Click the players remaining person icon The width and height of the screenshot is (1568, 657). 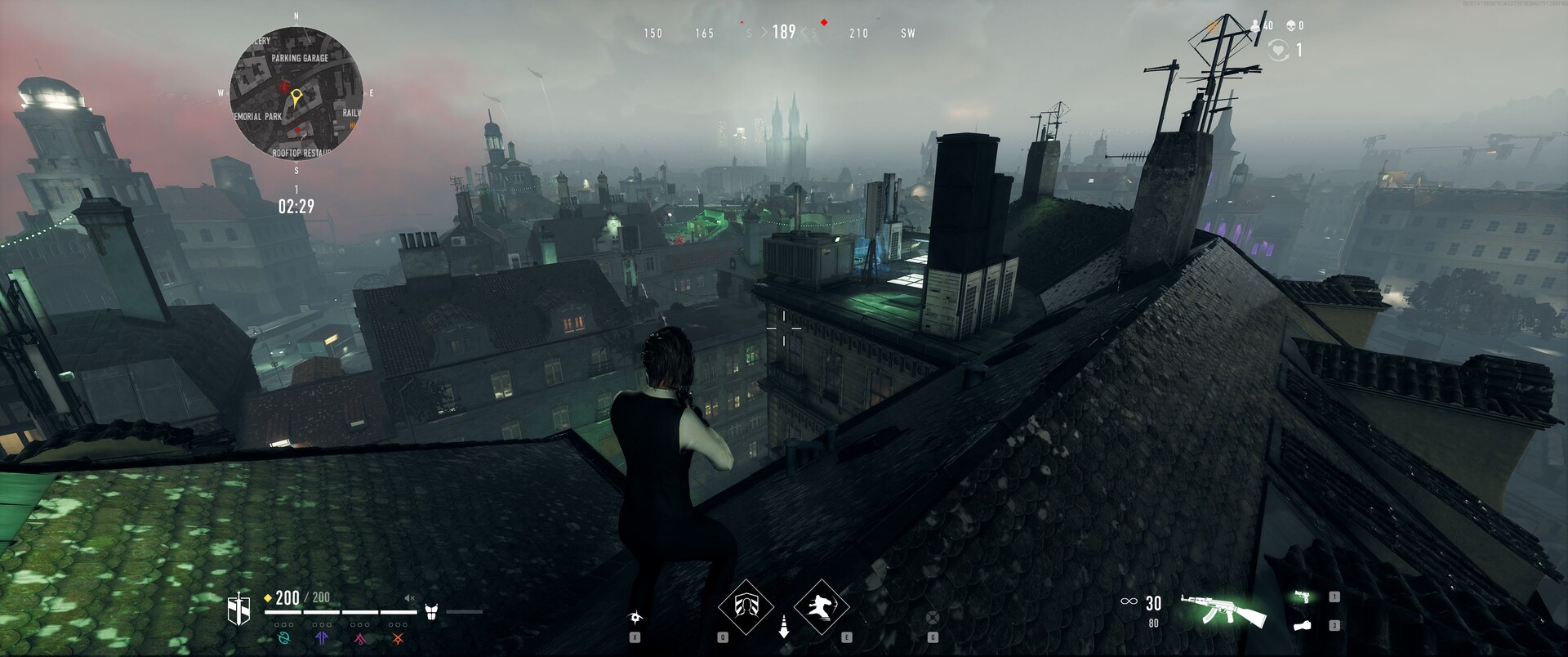coord(1255,26)
